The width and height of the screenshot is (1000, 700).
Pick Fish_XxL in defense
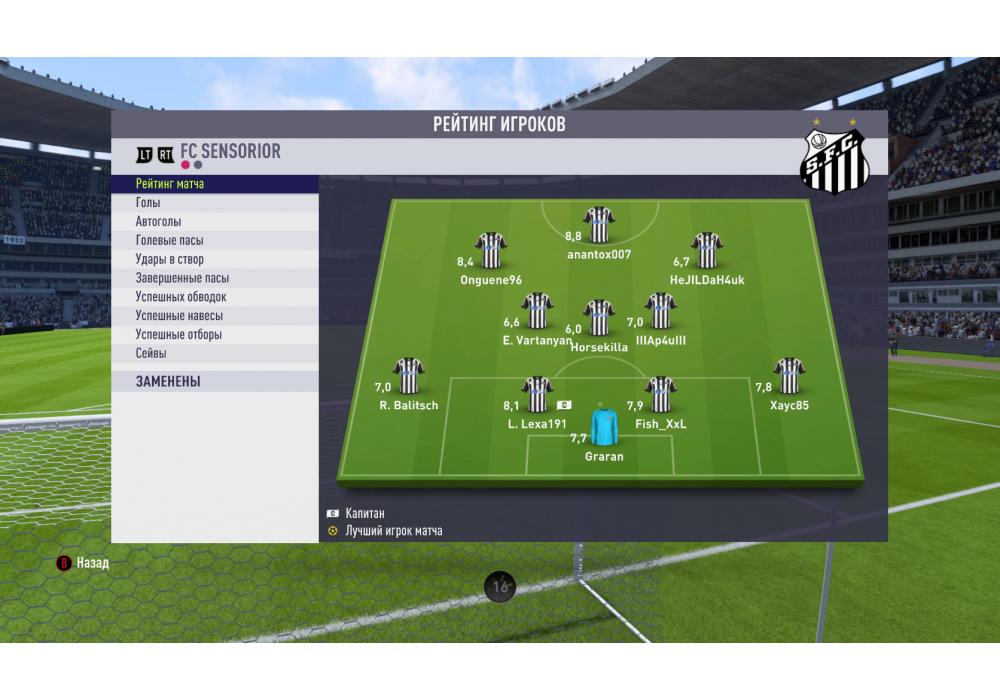click(x=660, y=395)
